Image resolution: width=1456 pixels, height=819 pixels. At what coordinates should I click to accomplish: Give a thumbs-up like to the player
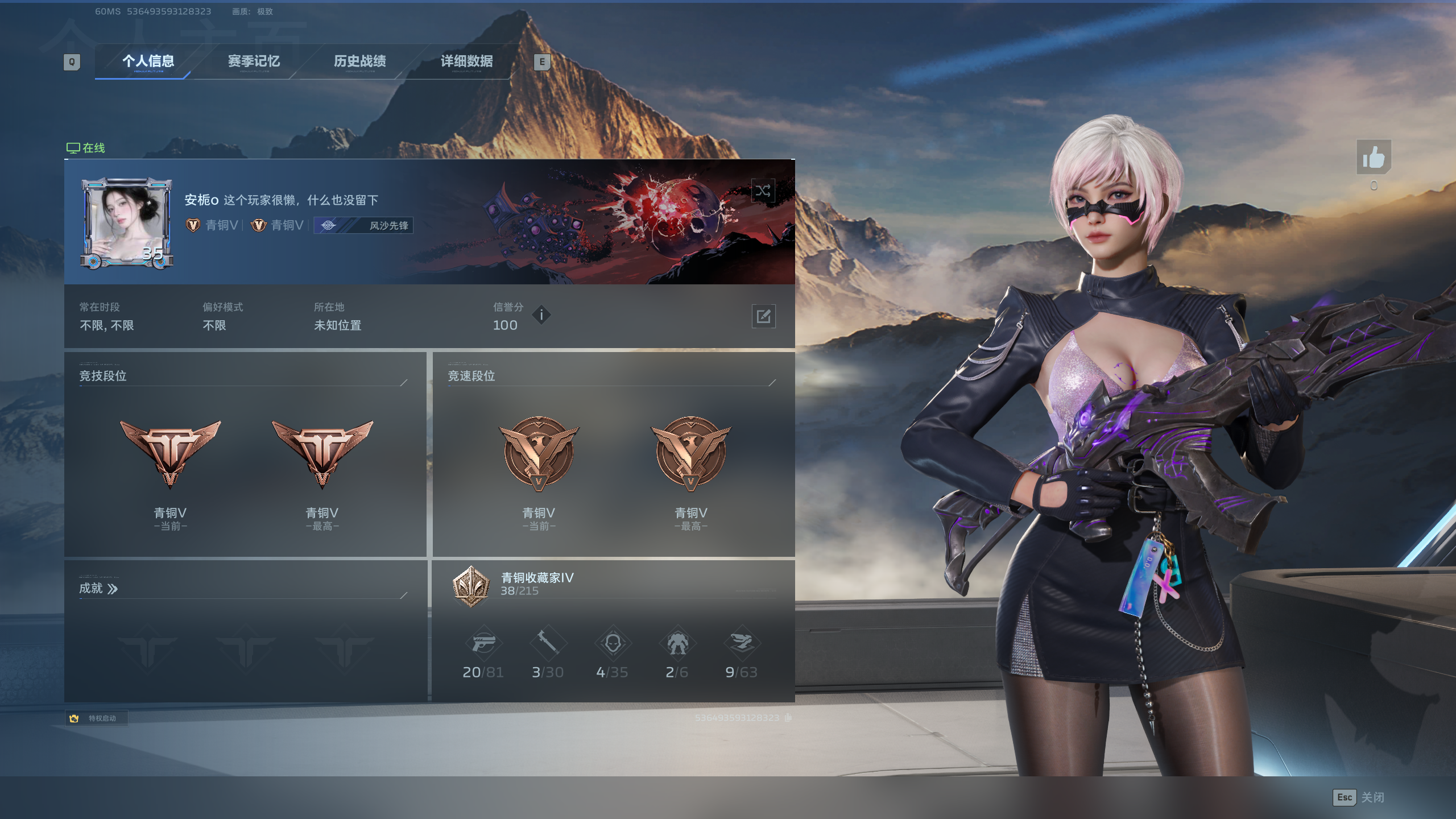(x=1374, y=158)
